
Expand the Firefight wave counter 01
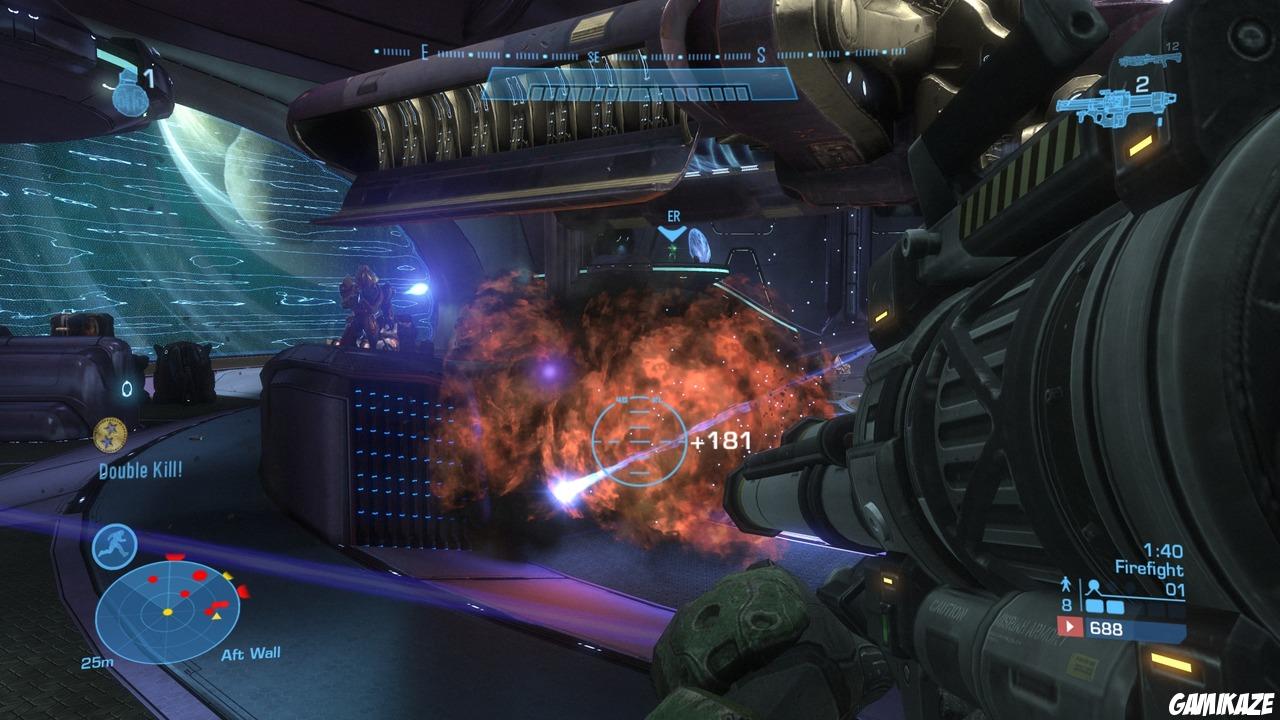[x=1174, y=589]
